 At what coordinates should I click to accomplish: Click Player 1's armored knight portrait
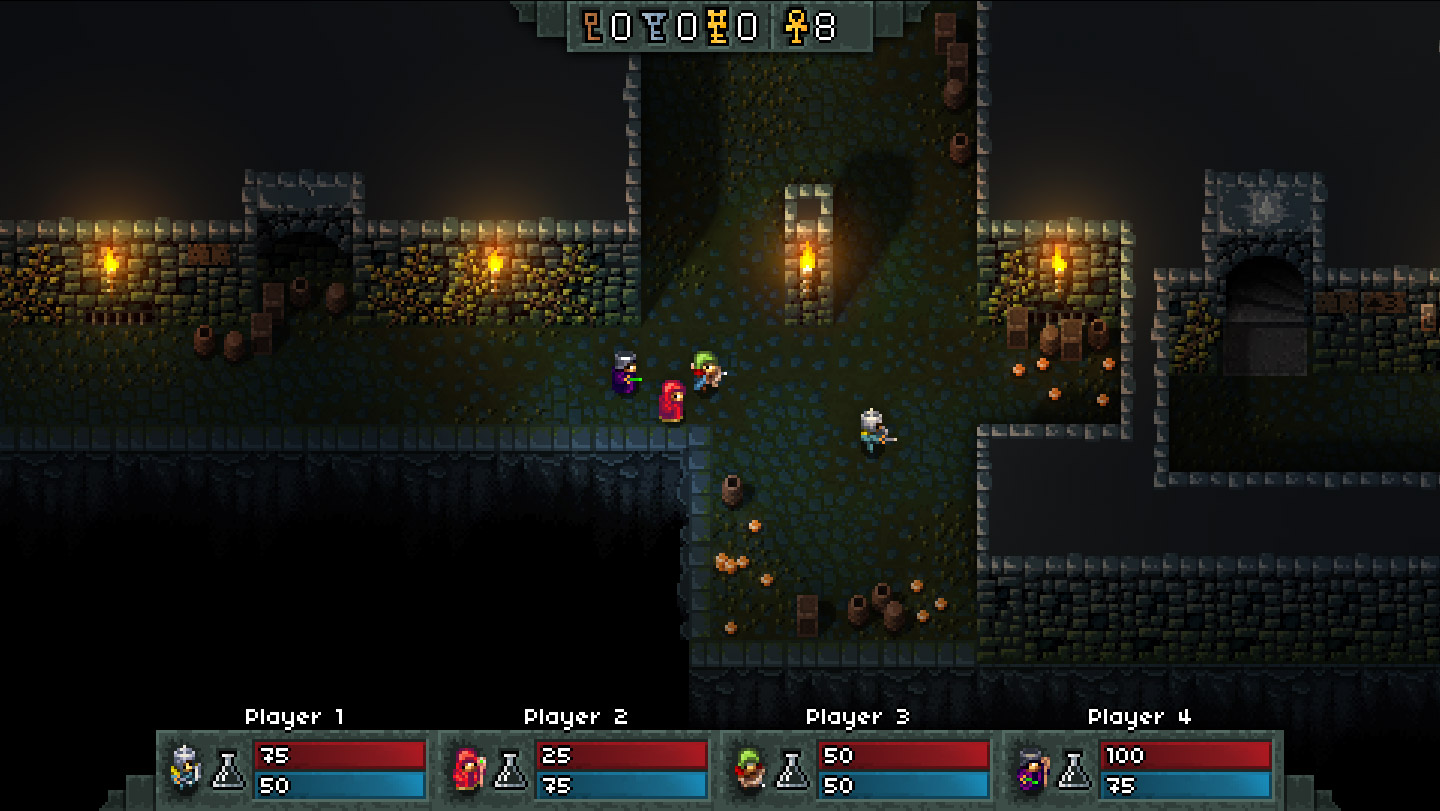[x=185, y=769]
